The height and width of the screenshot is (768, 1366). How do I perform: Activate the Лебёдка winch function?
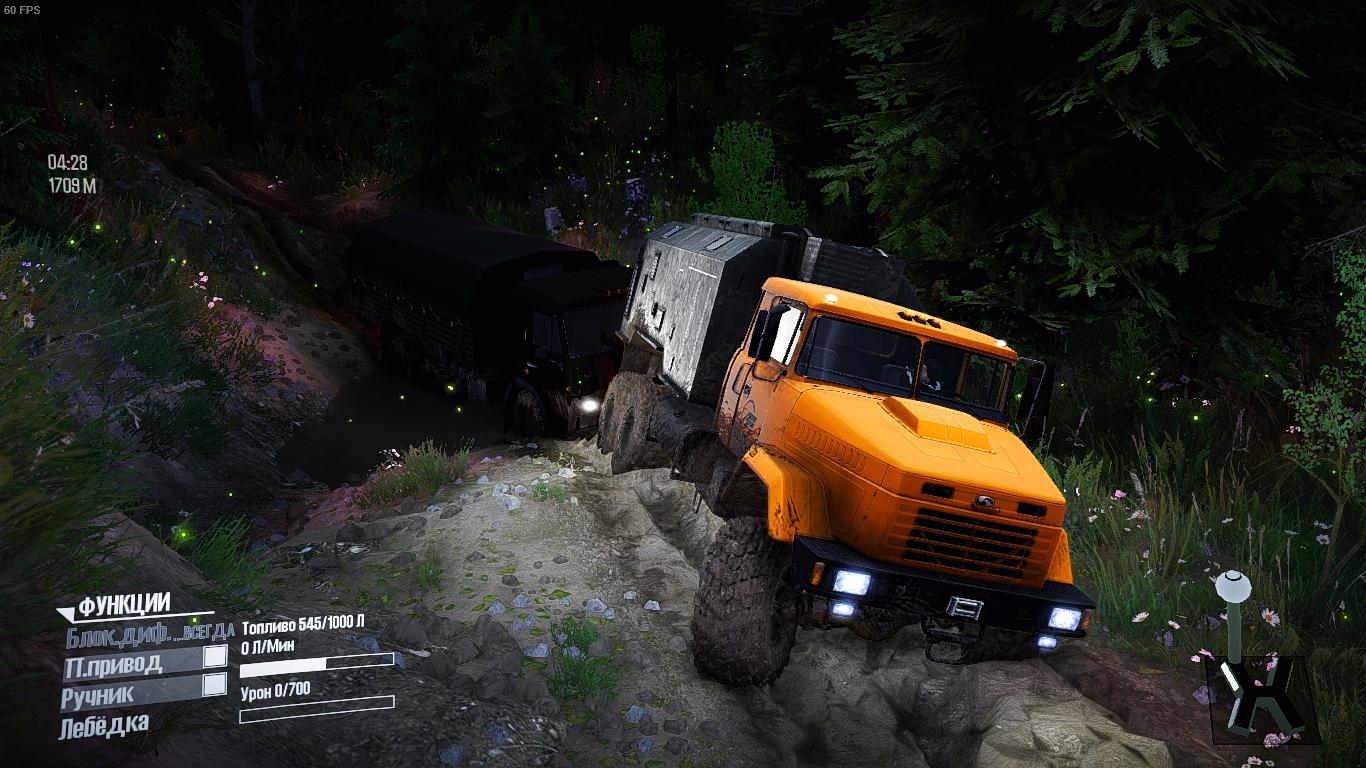105,725
